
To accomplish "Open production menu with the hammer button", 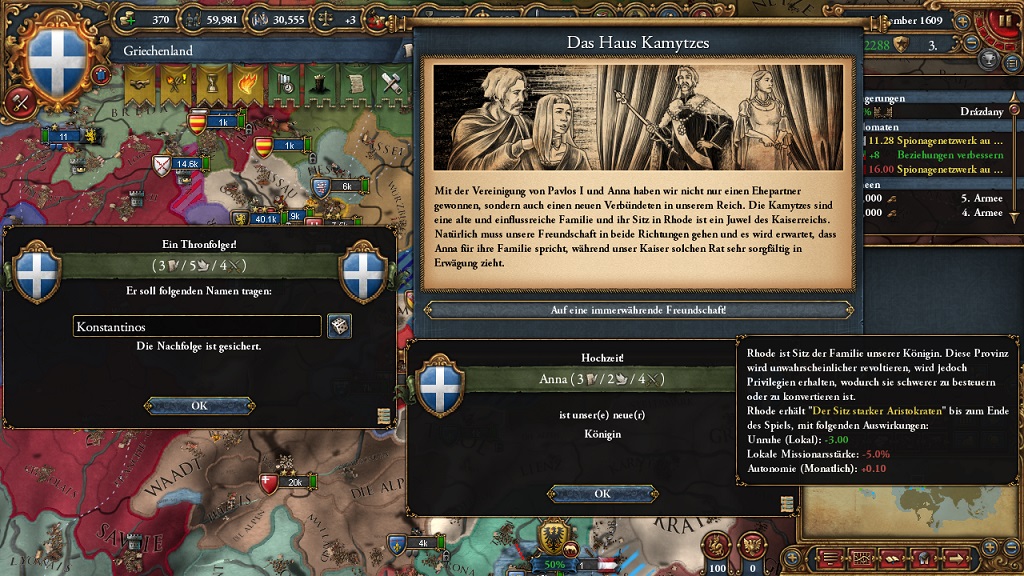I will coord(20,101).
